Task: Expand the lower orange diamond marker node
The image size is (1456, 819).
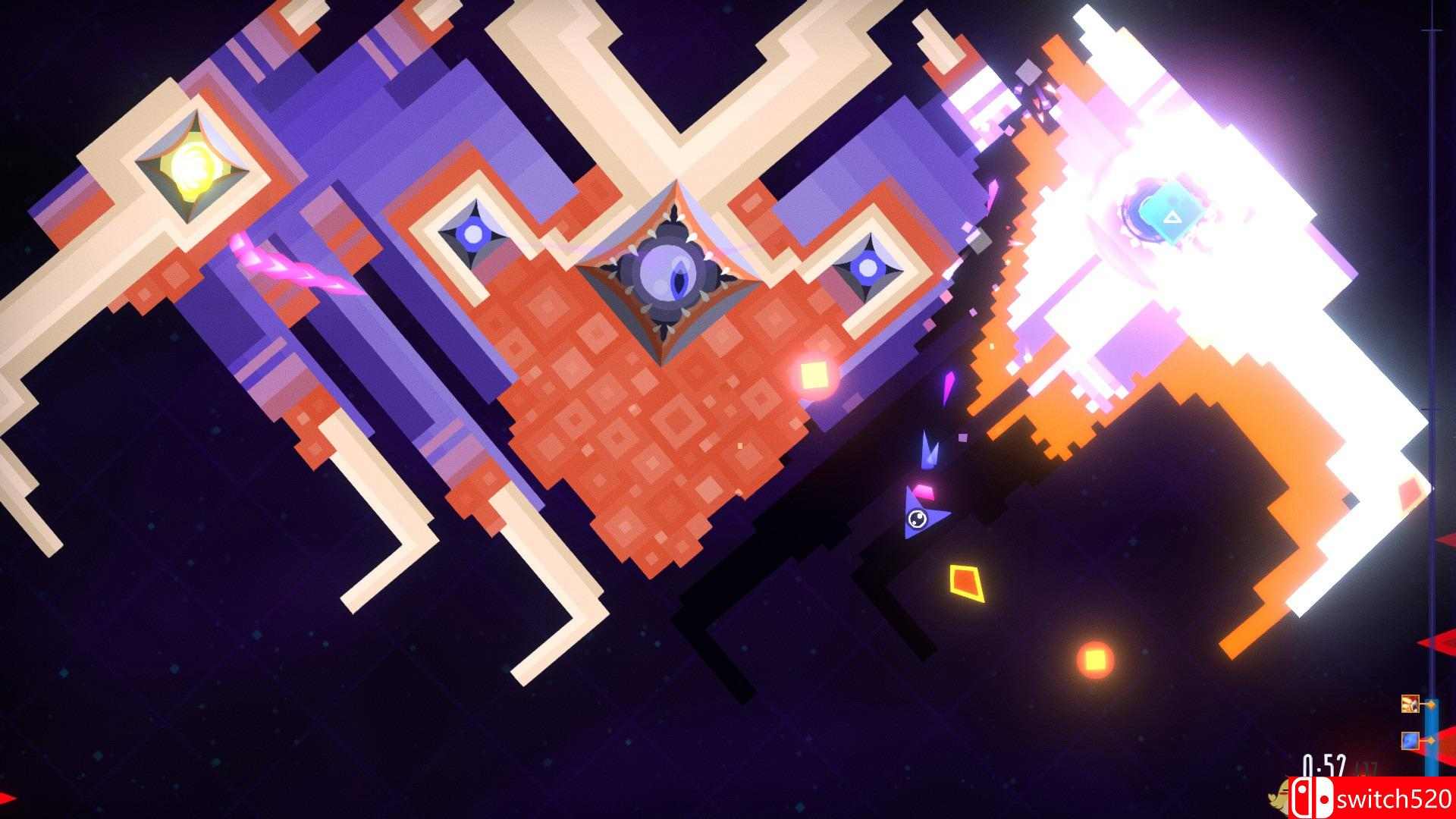Action: [1431, 741]
